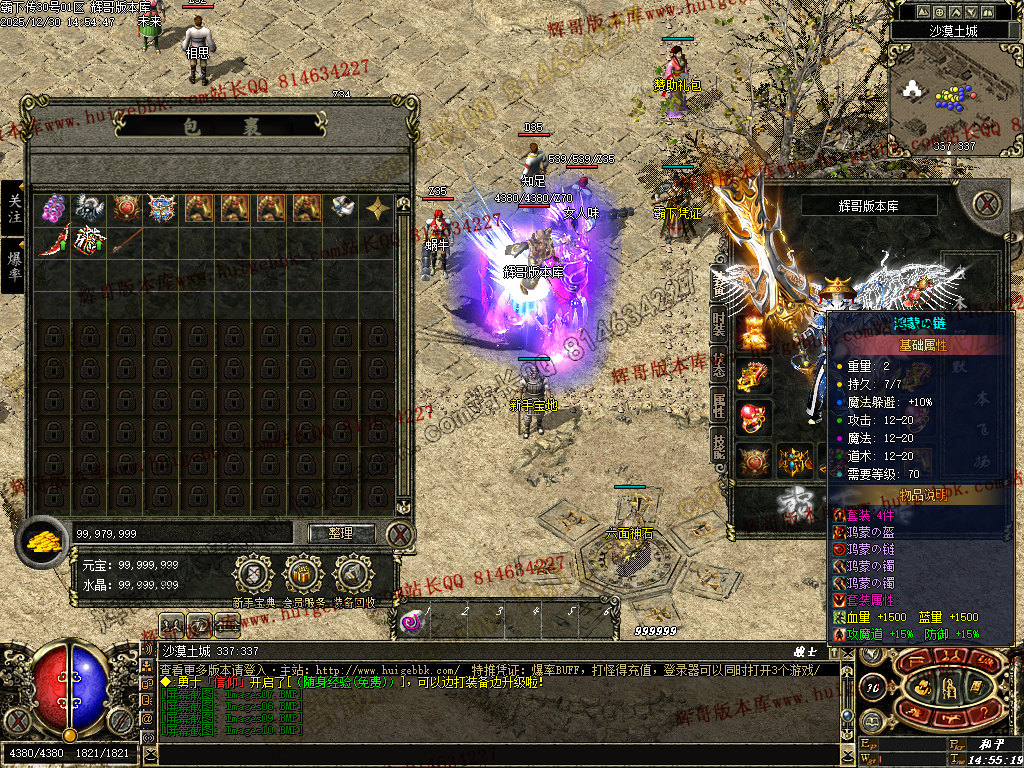Select the gold four-pointed star item

378,208
